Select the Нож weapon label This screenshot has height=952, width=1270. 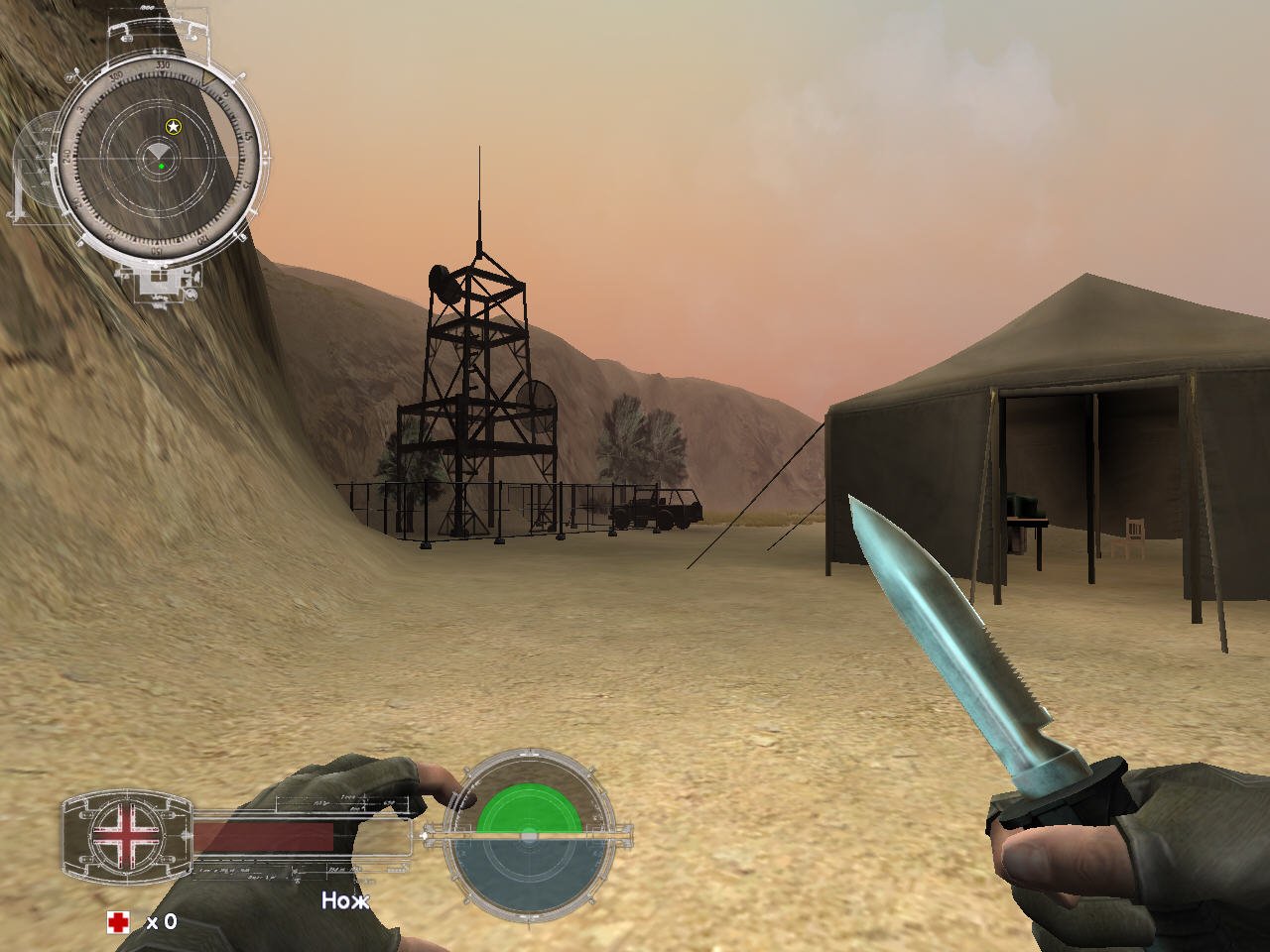346,900
